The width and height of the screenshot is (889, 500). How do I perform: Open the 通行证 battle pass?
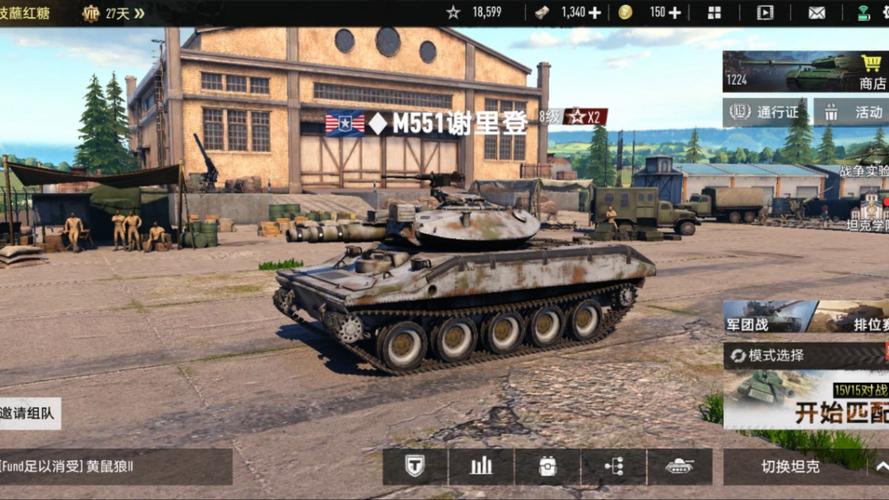tap(767, 112)
